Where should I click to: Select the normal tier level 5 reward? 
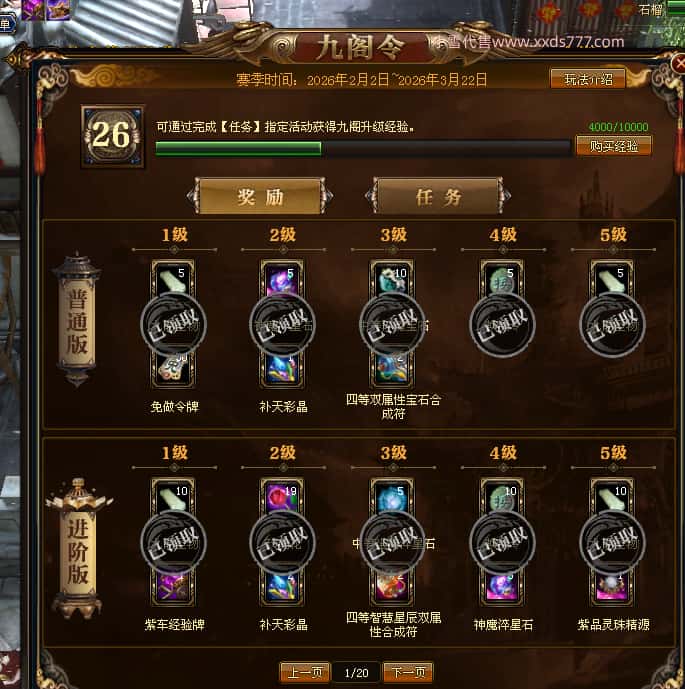tap(611, 324)
